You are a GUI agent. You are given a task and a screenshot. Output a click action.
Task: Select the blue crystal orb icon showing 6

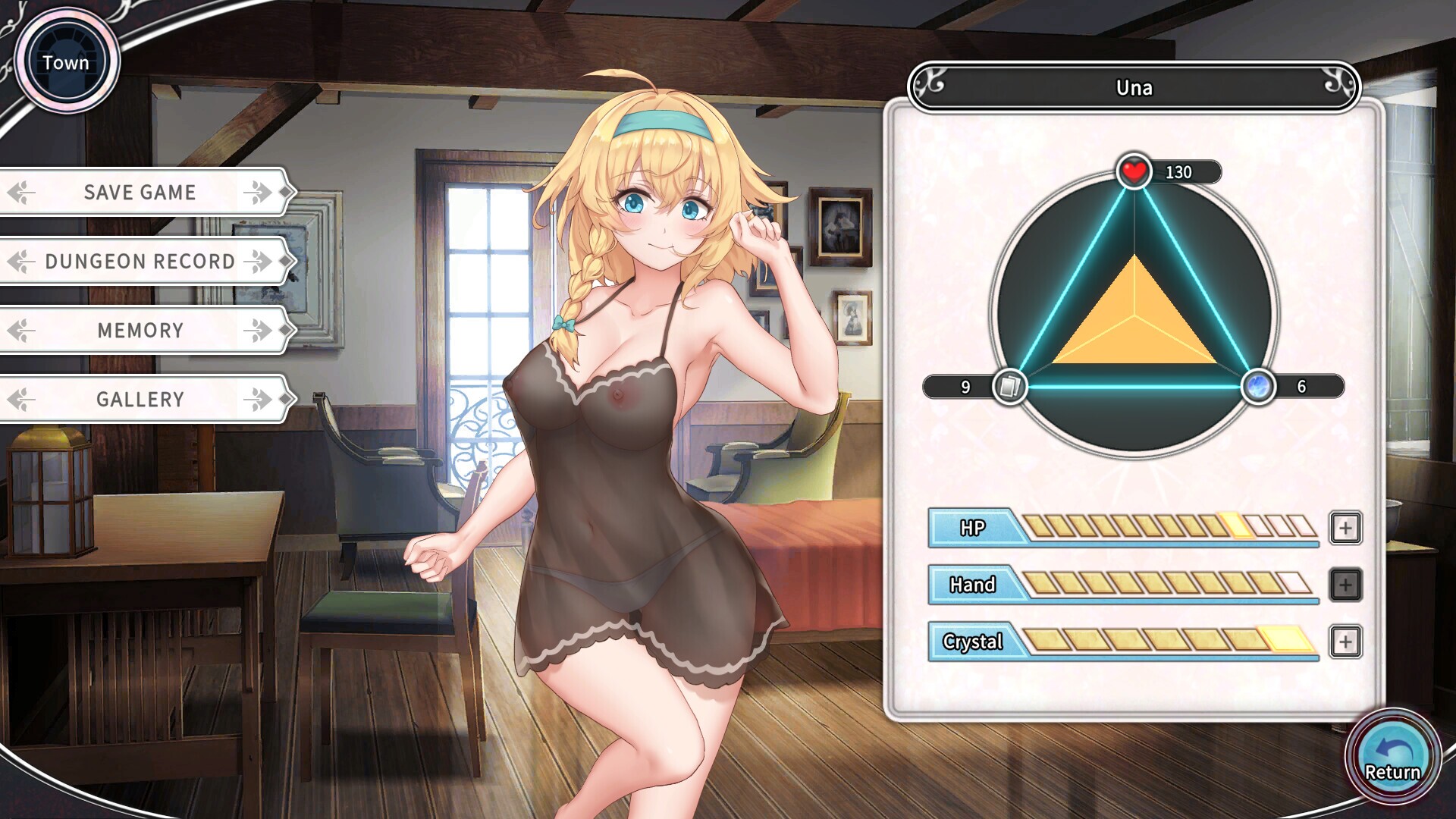coord(1259,387)
